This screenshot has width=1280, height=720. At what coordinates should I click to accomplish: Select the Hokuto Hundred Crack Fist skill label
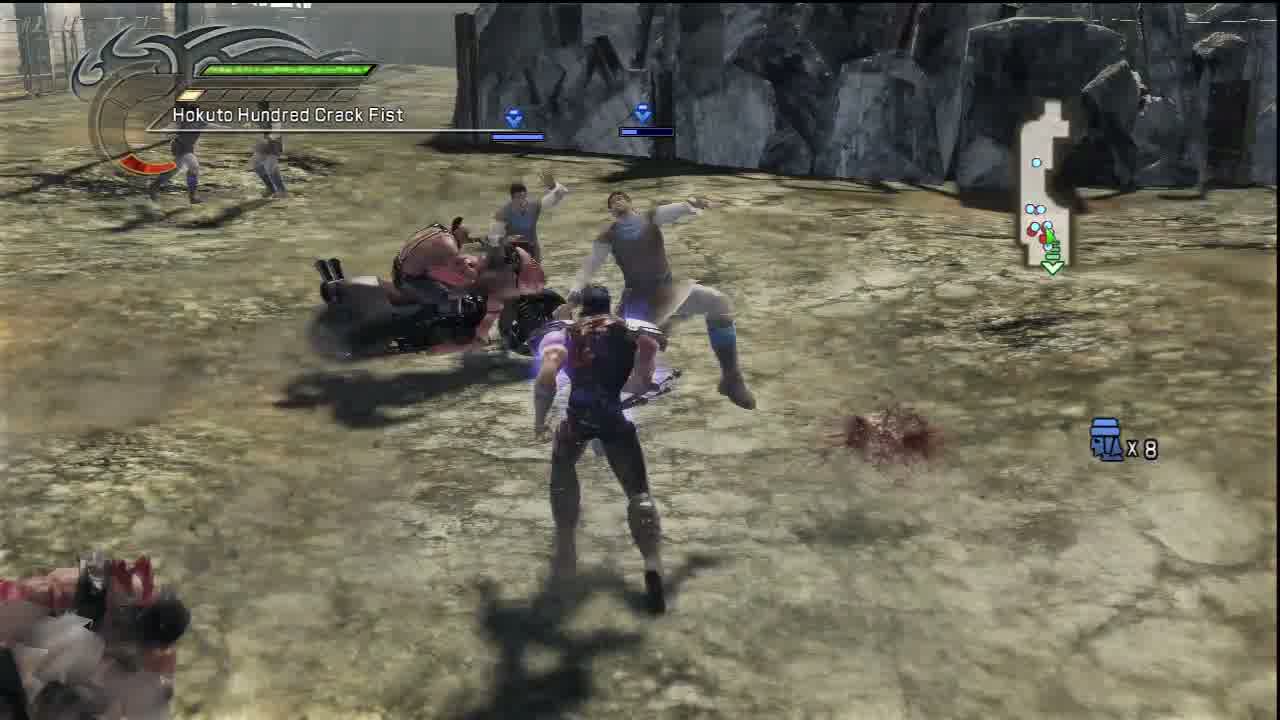[x=288, y=115]
